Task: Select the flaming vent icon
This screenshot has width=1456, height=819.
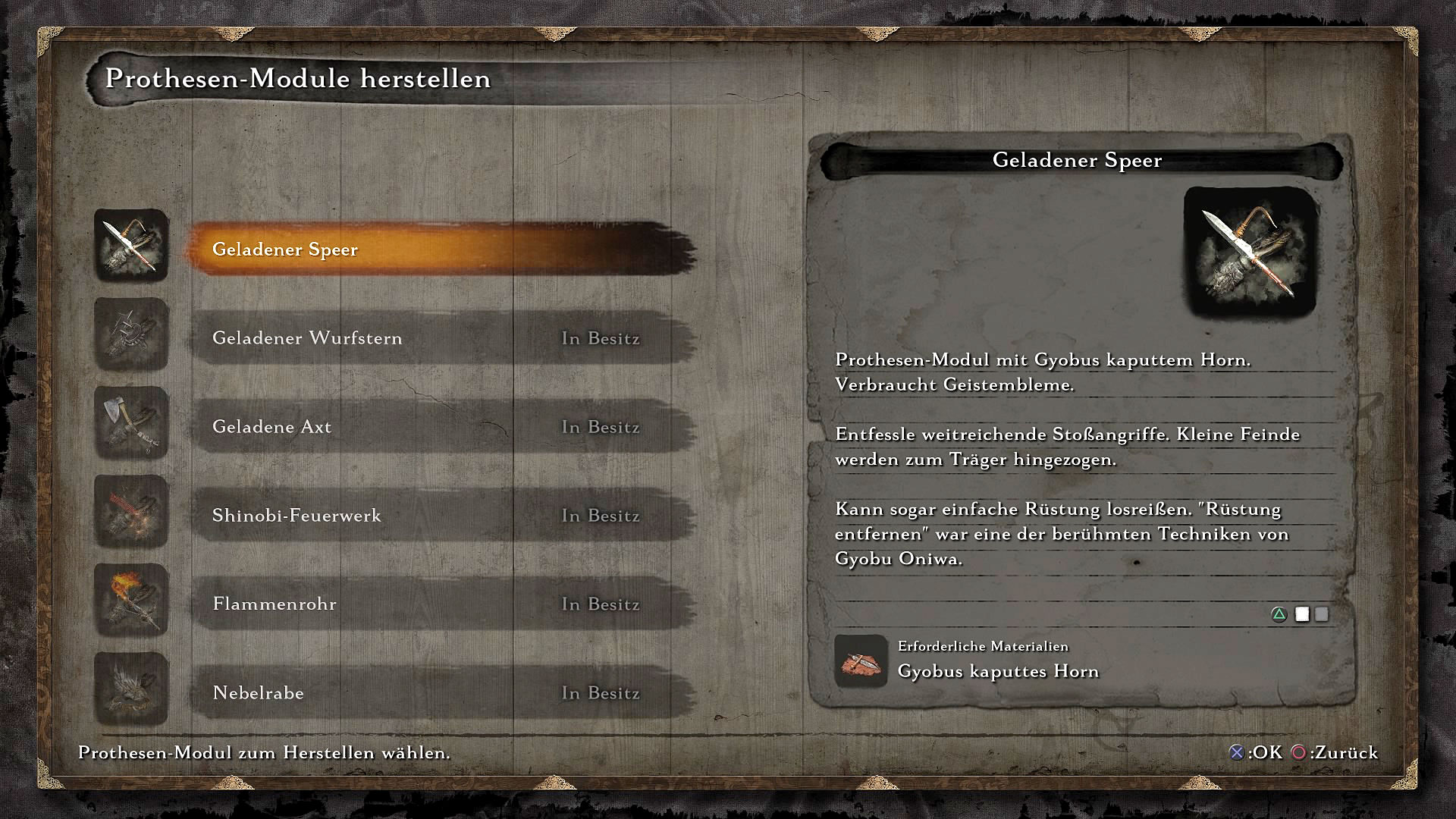Action: point(131,601)
